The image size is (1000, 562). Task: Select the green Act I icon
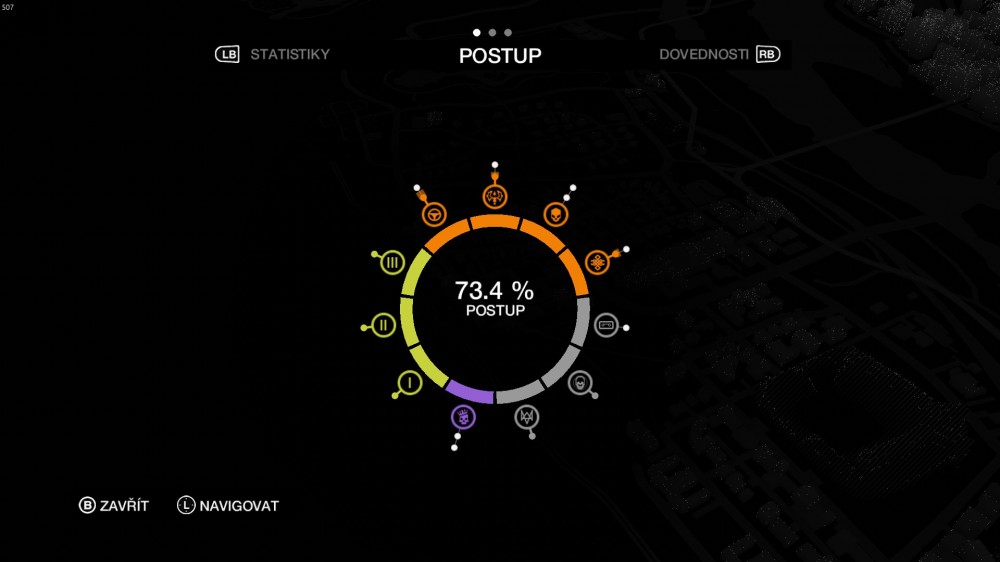(409, 382)
